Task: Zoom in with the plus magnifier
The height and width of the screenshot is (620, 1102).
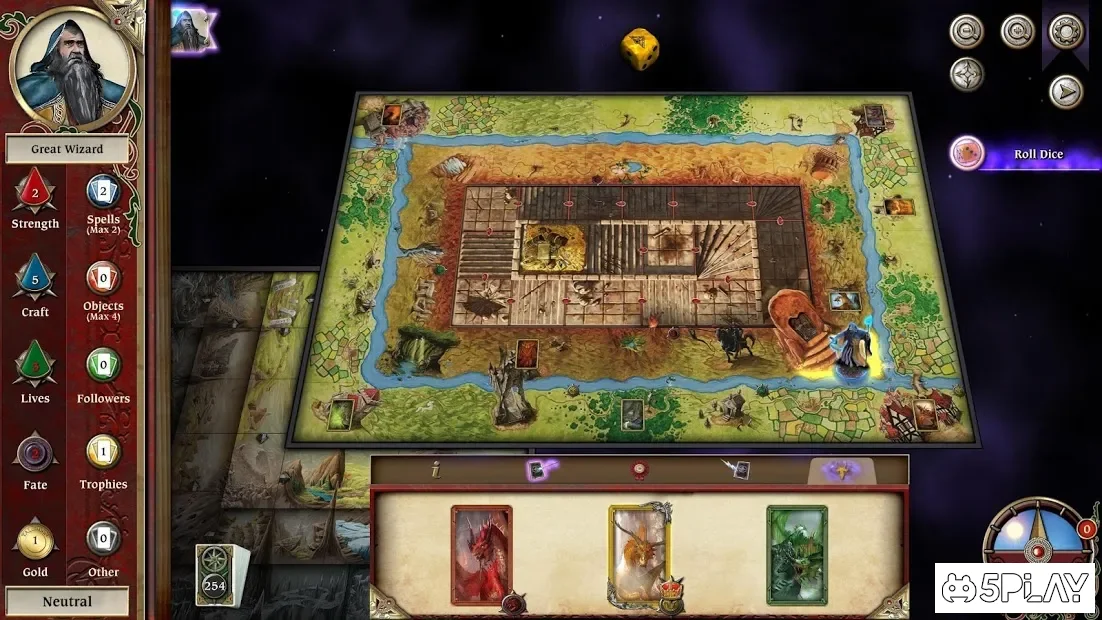Action: point(1017,31)
